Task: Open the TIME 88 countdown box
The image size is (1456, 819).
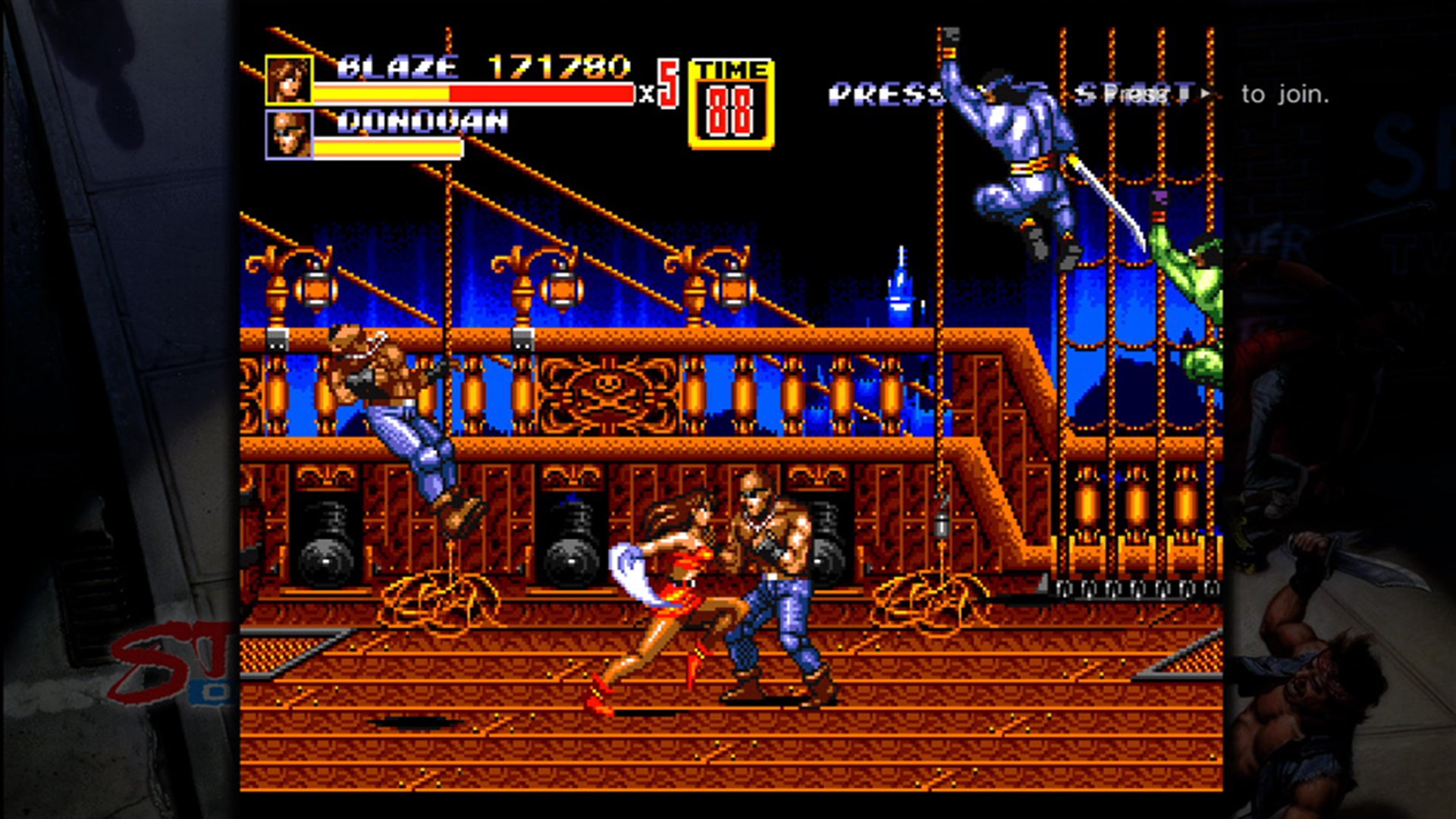Action: [730, 111]
